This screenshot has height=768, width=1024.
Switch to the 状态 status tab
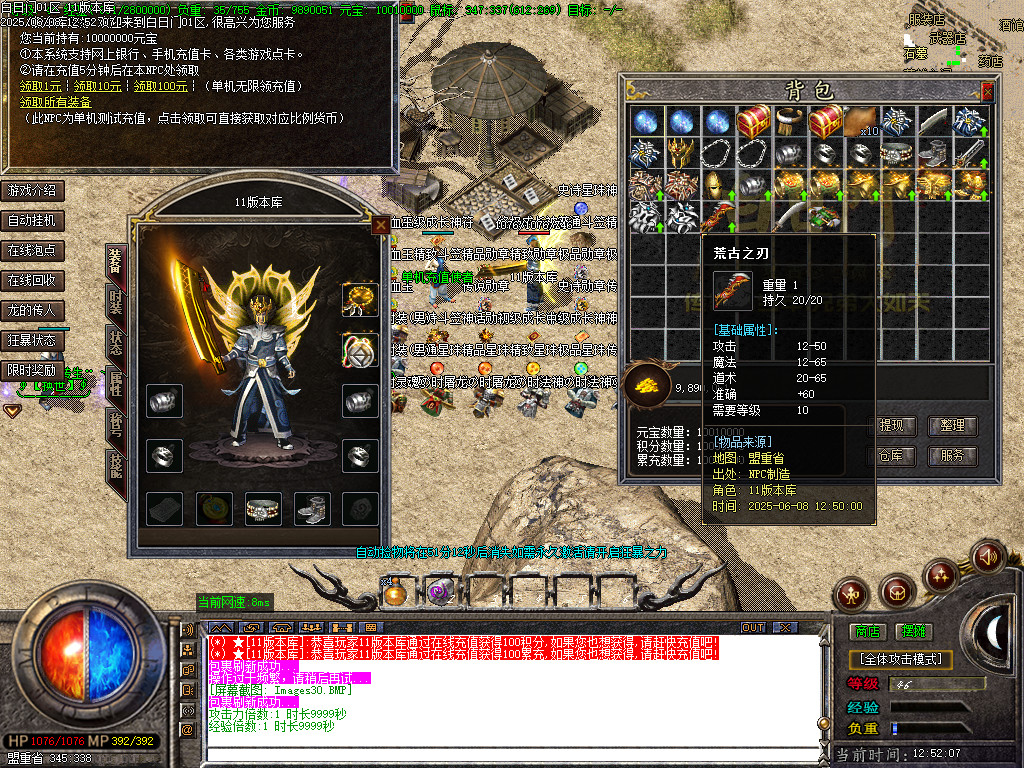[115, 341]
